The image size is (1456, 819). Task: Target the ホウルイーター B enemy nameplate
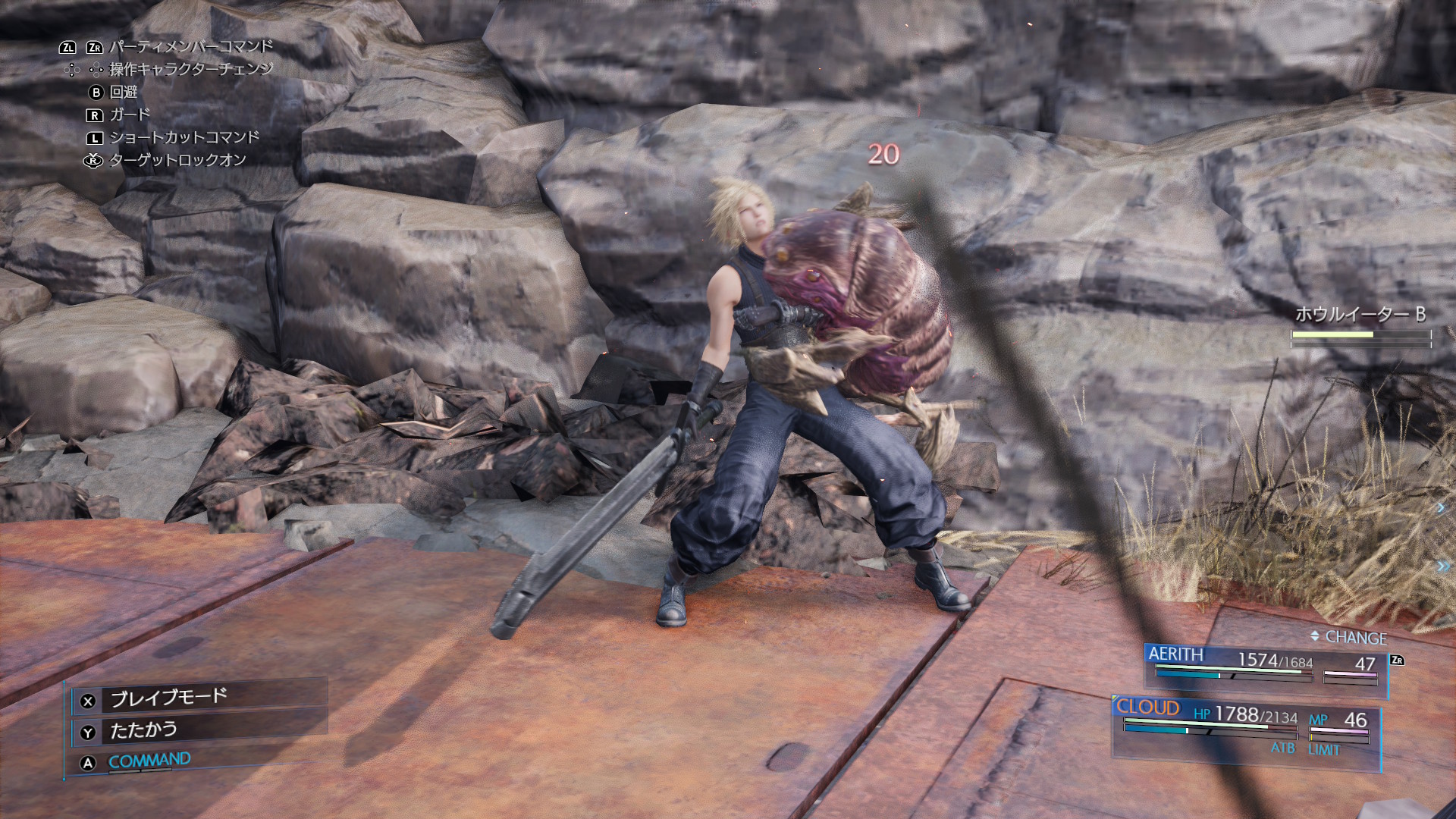click(x=1360, y=314)
